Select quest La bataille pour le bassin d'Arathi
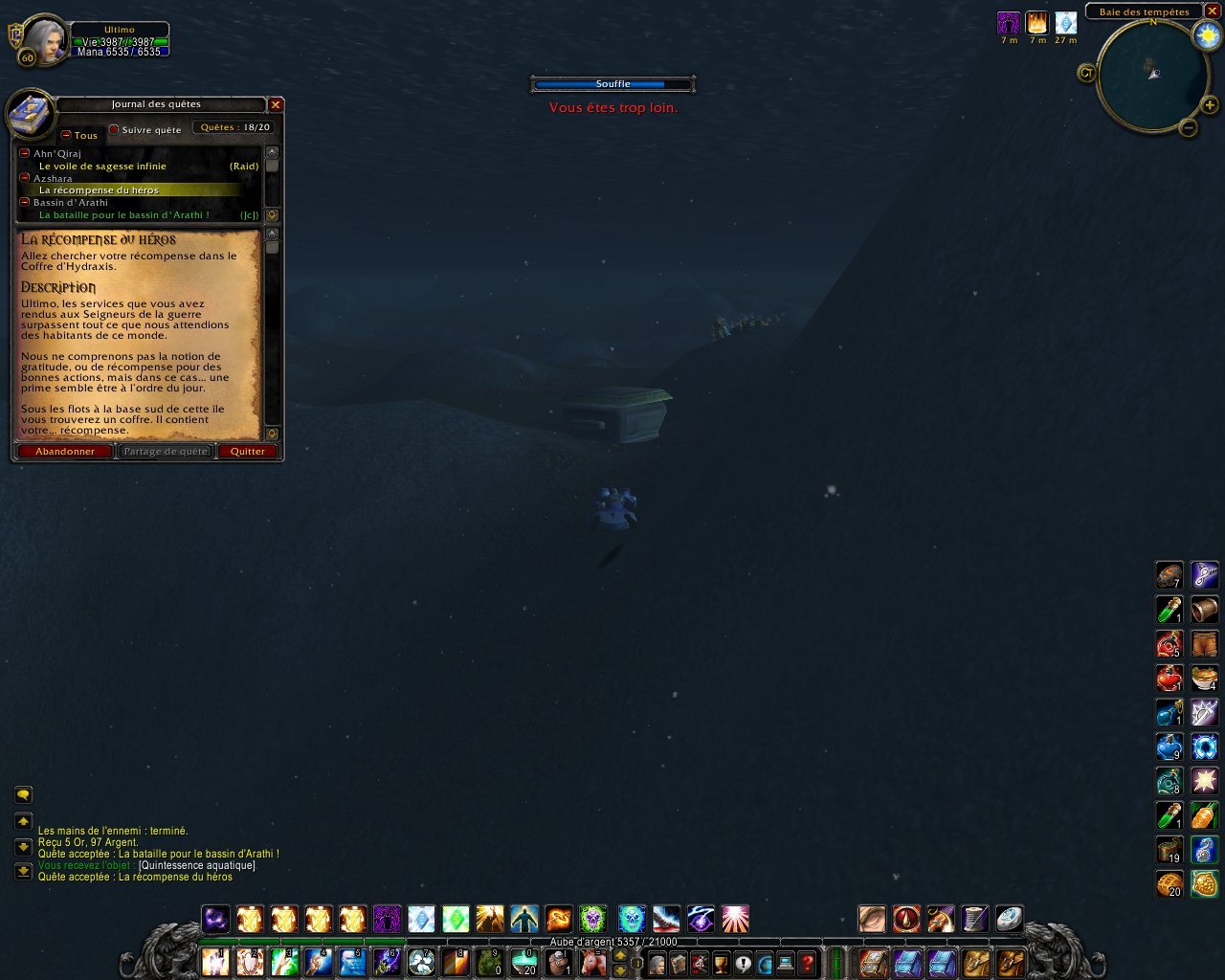The image size is (1225, 980). [123, 214]
